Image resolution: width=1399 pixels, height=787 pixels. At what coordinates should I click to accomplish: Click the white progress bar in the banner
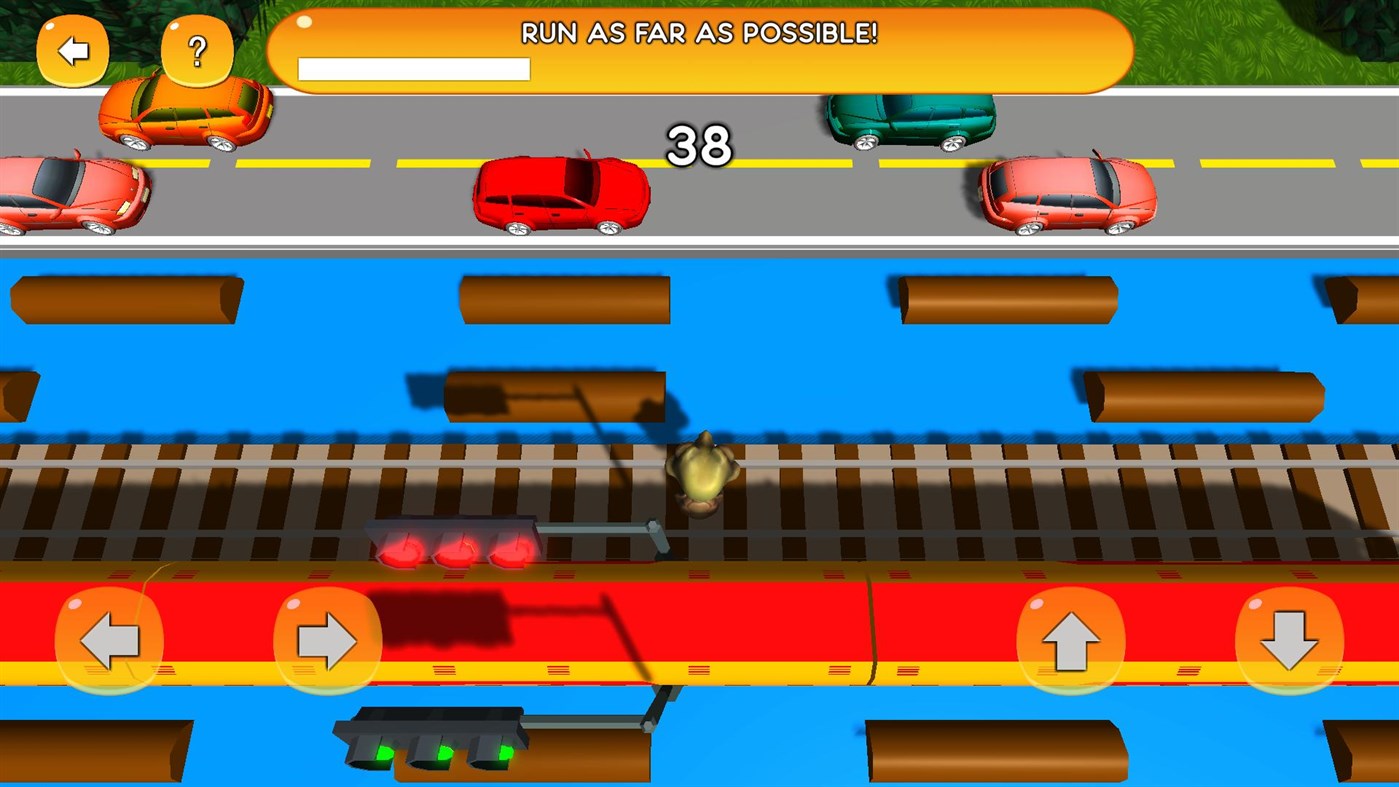pos(413,70)
